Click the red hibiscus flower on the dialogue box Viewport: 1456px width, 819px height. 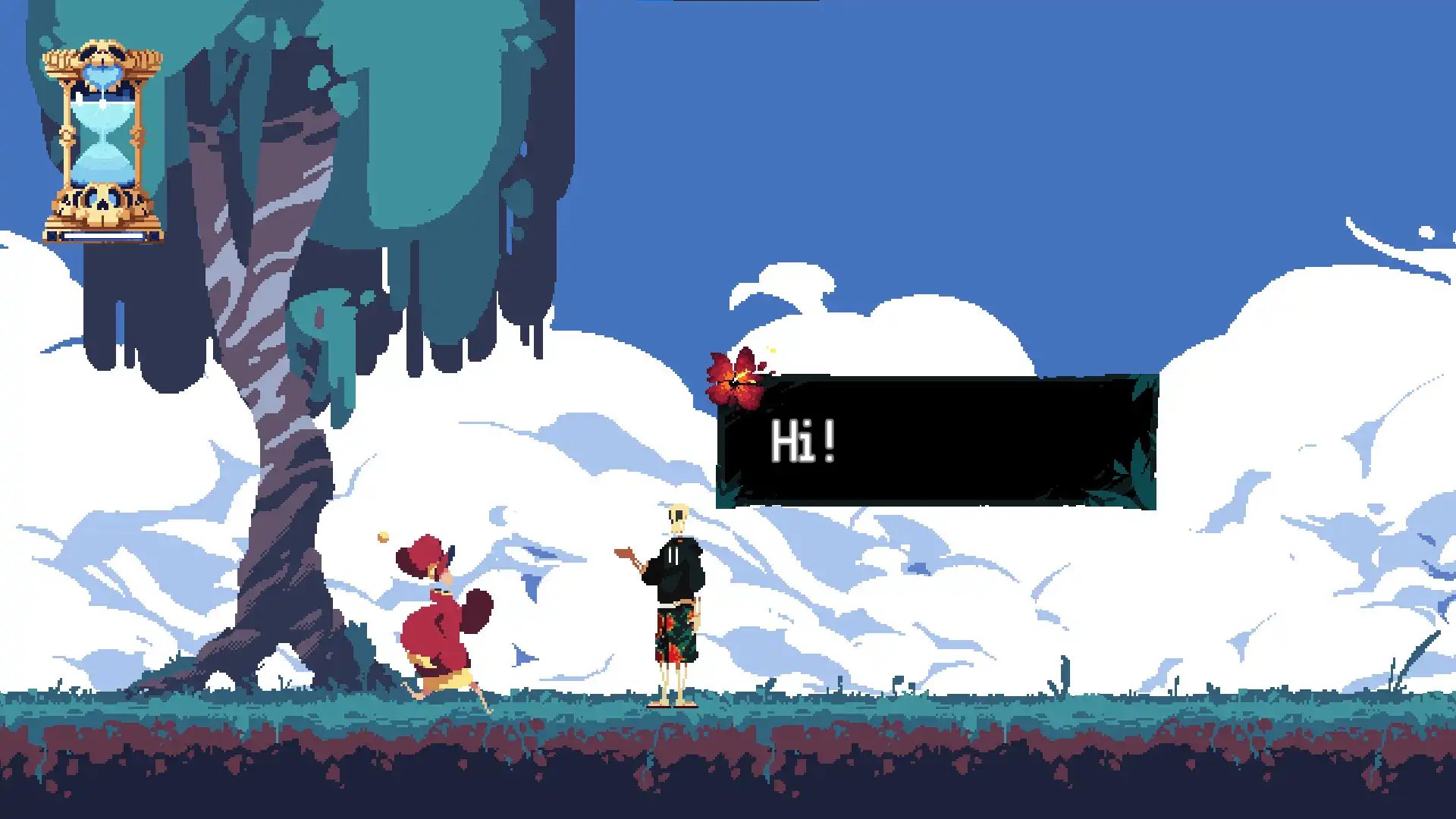pyautogui.click(x=736, y=379)
